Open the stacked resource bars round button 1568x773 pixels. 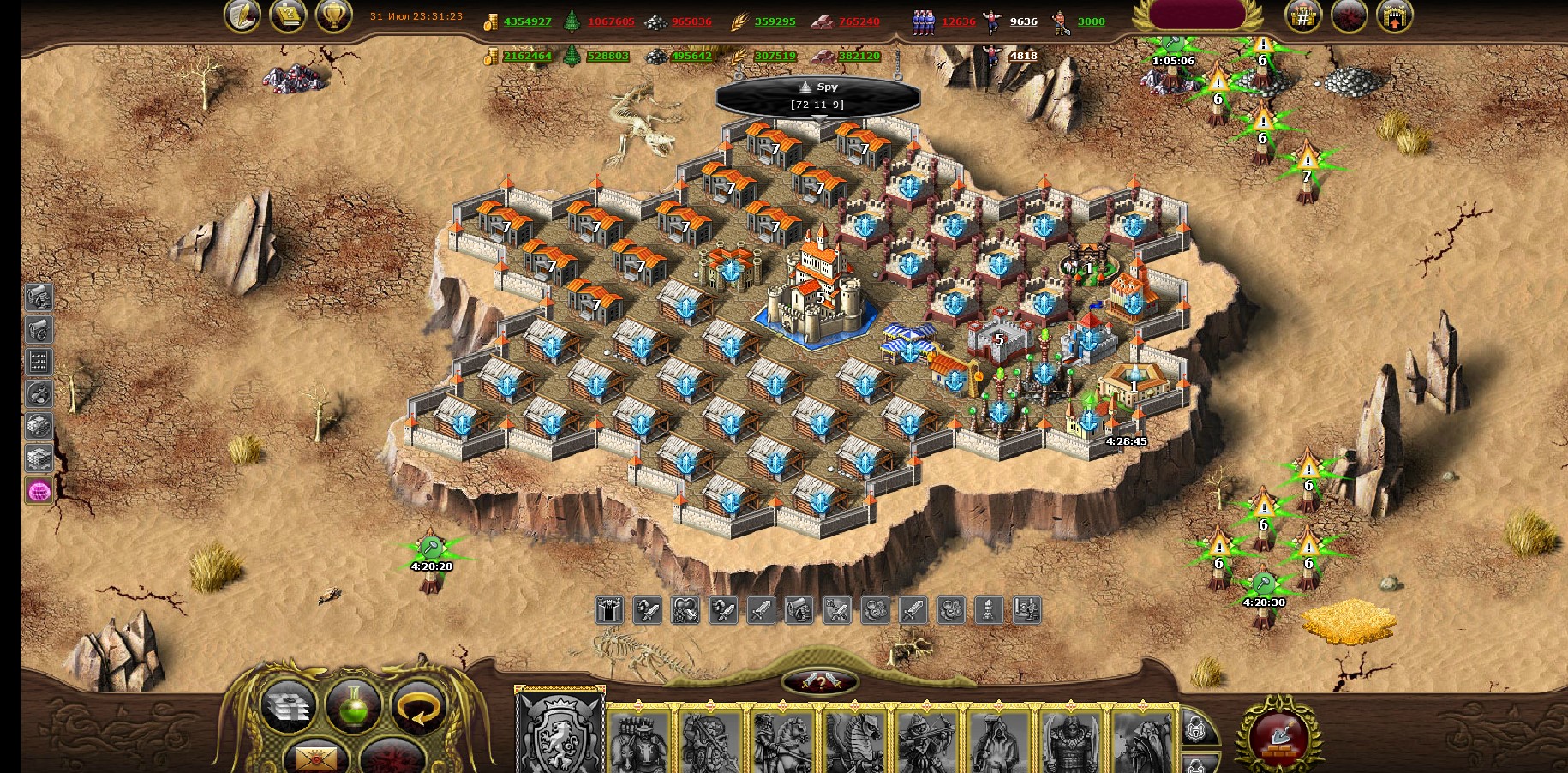pyautogui.click(x=287, y=706)
